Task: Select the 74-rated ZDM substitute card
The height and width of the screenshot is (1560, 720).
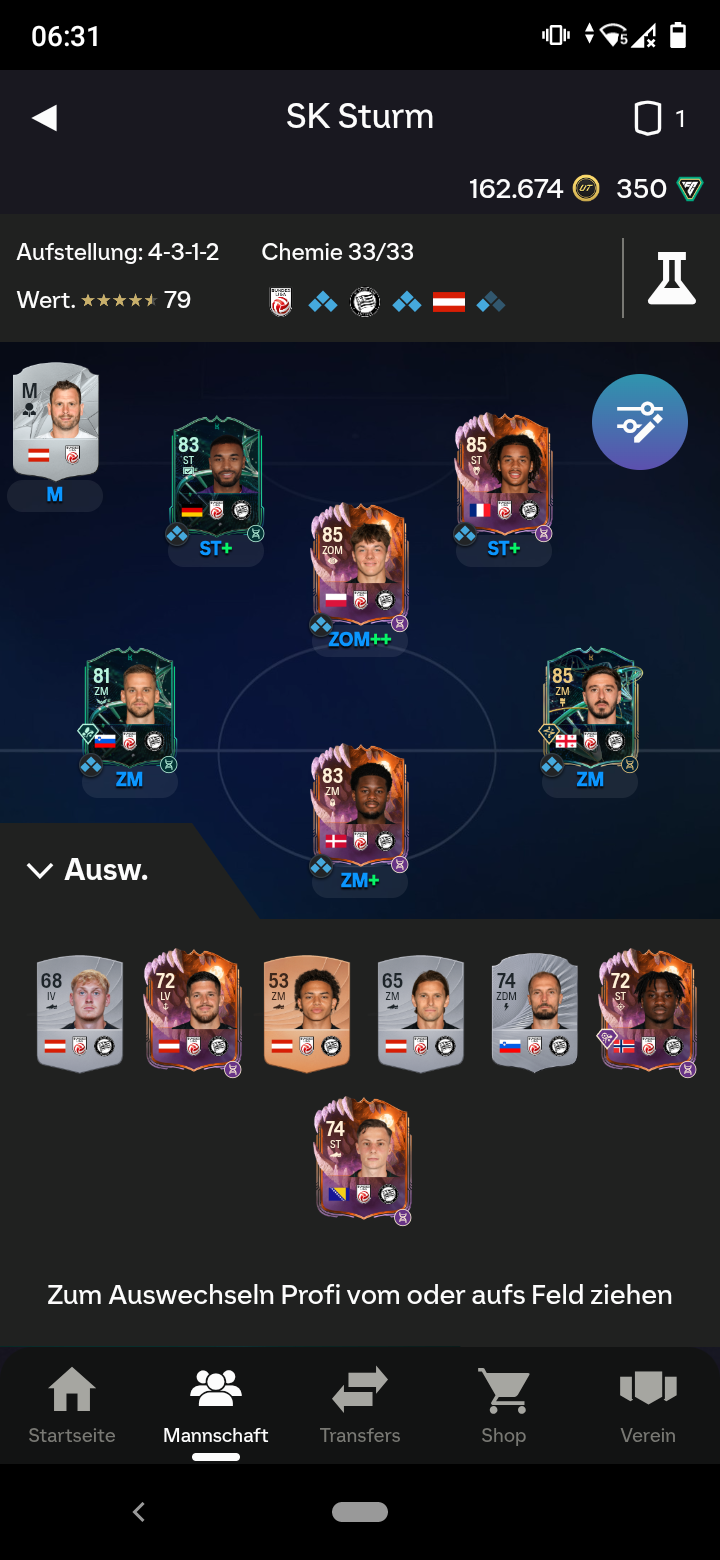Action: [535, 1013]
